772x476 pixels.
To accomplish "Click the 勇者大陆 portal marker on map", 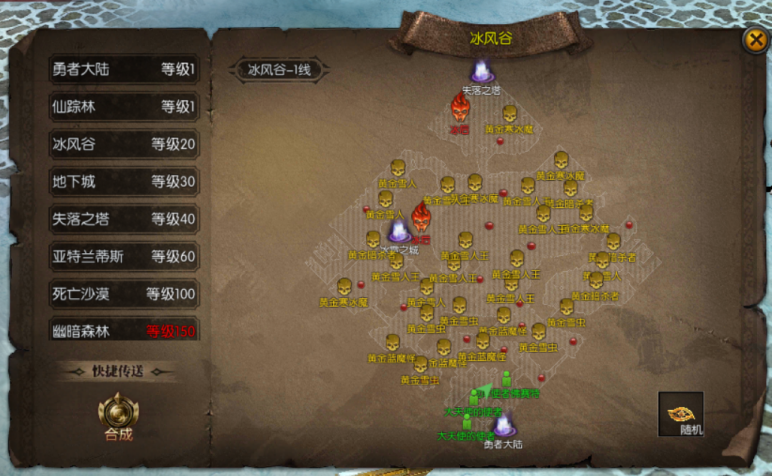I will [502, 426].
